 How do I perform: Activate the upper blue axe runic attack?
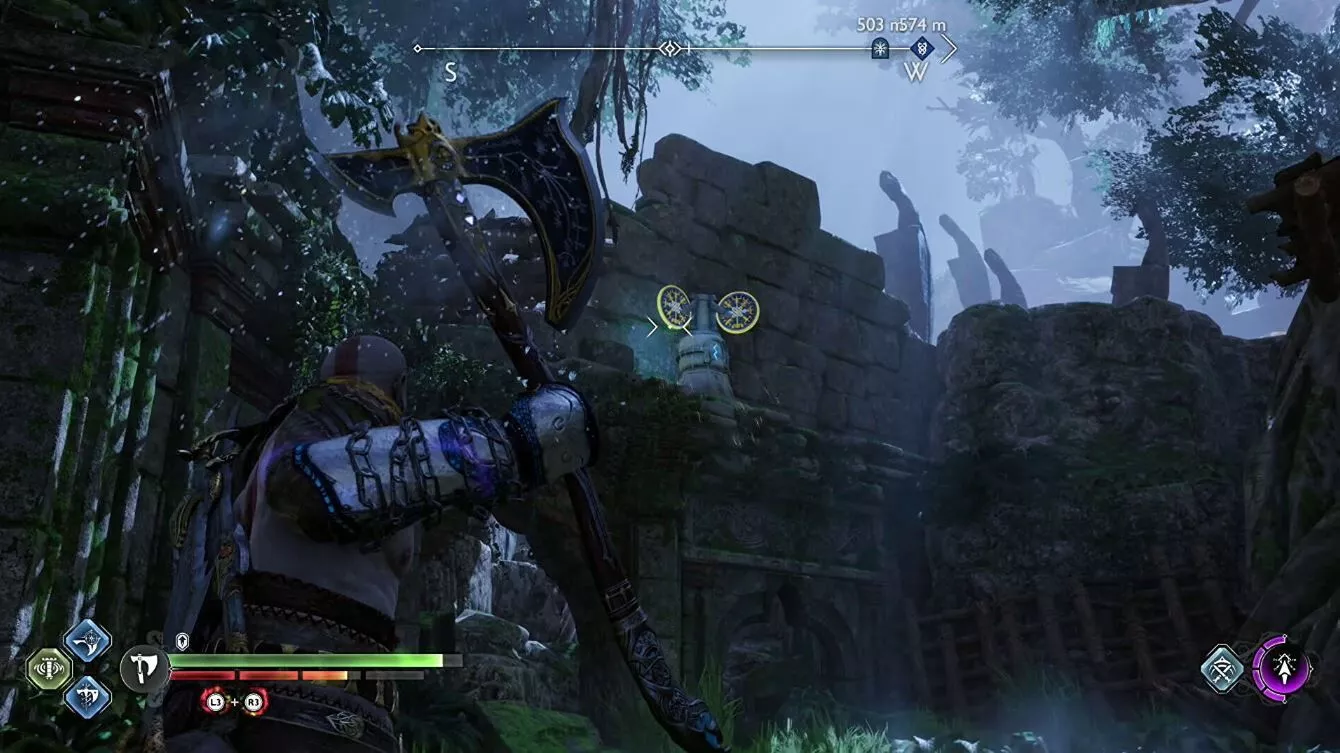87,642
